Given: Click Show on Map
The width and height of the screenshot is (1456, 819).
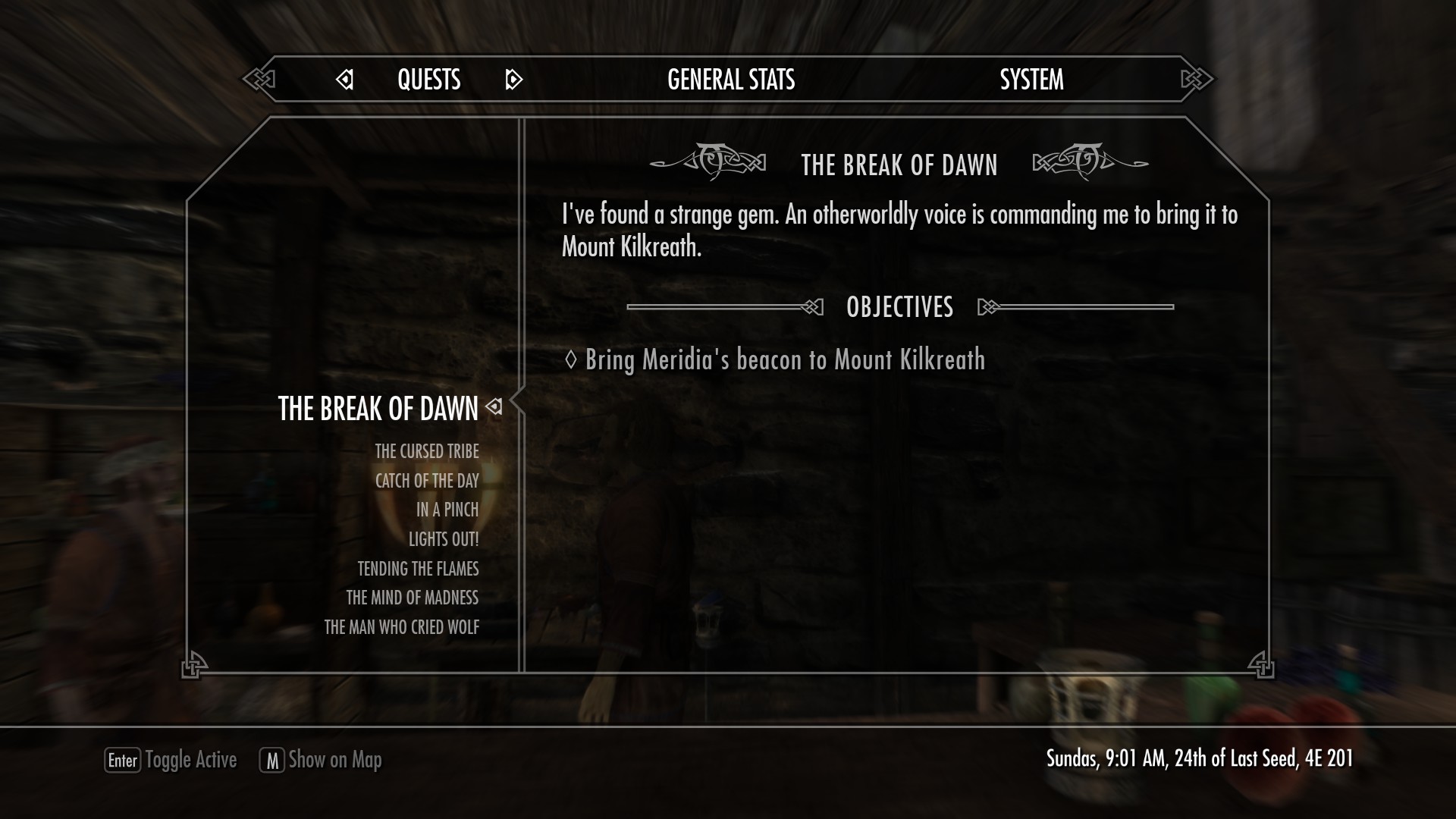Looking at the screenshot, I should tap(321, 760).
